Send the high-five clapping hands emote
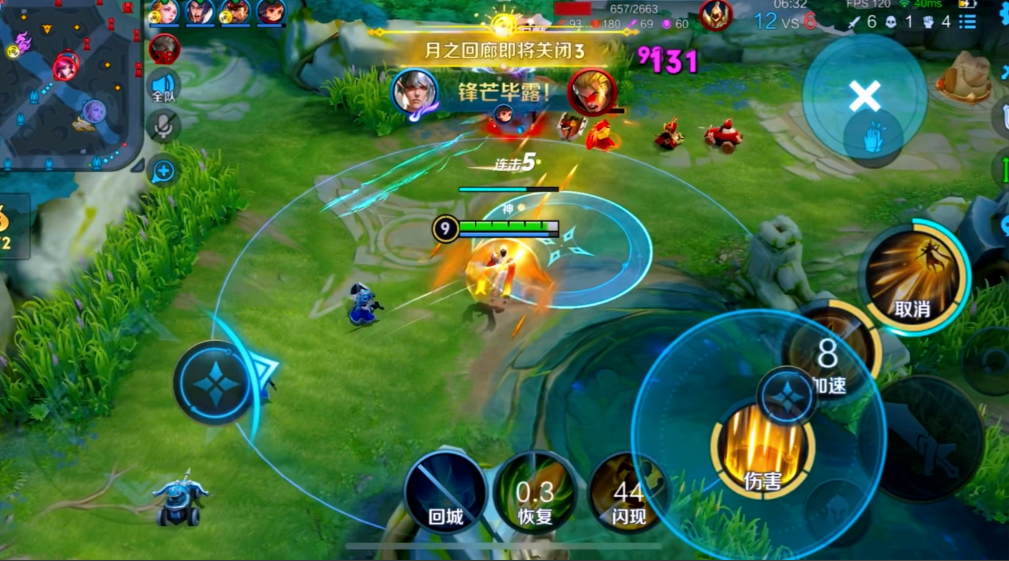 [x=873, y=138]
